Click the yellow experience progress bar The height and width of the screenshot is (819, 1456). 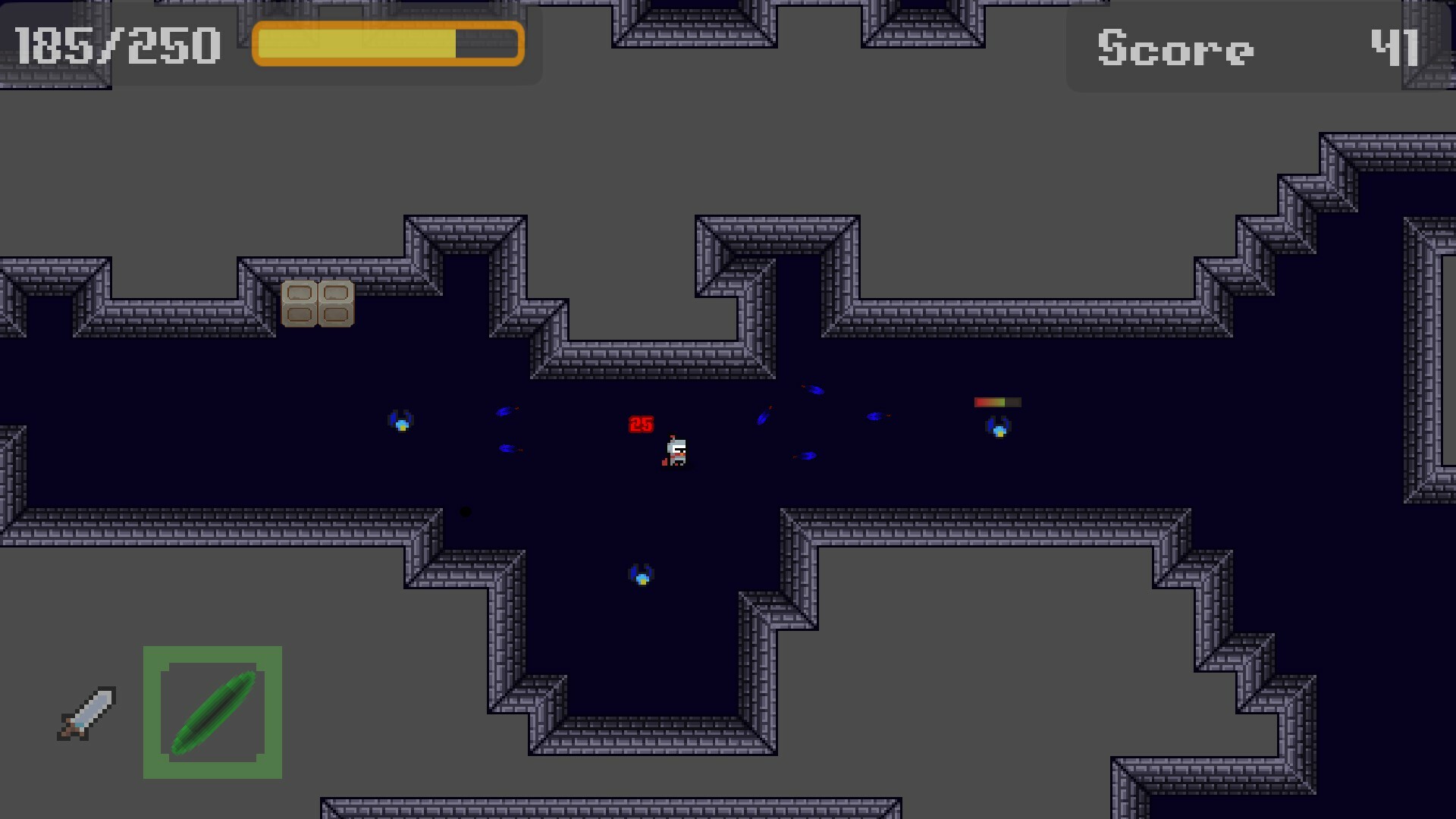coord(388,44)
